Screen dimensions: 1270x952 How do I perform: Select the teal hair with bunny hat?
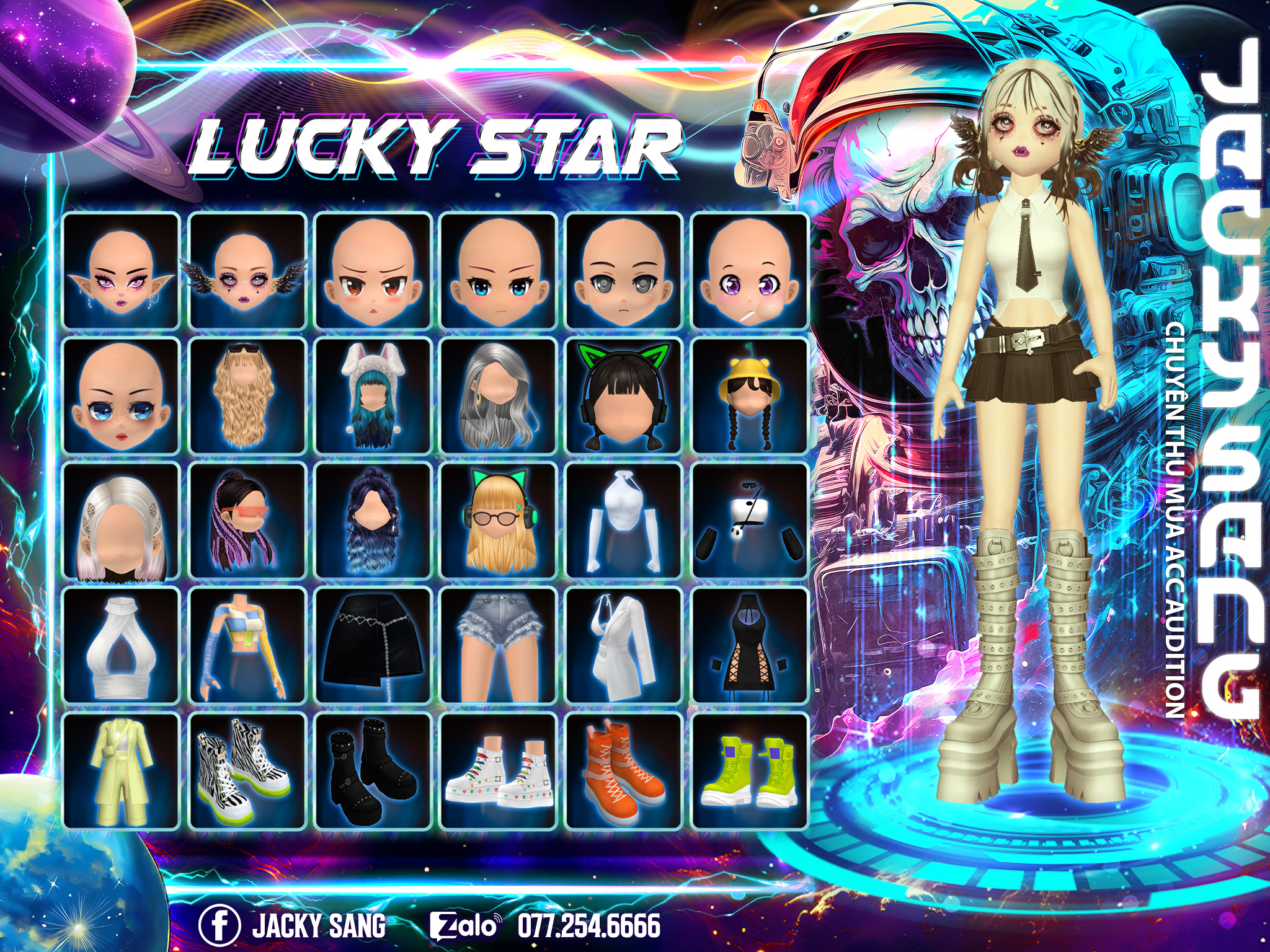tap(373, 395)
